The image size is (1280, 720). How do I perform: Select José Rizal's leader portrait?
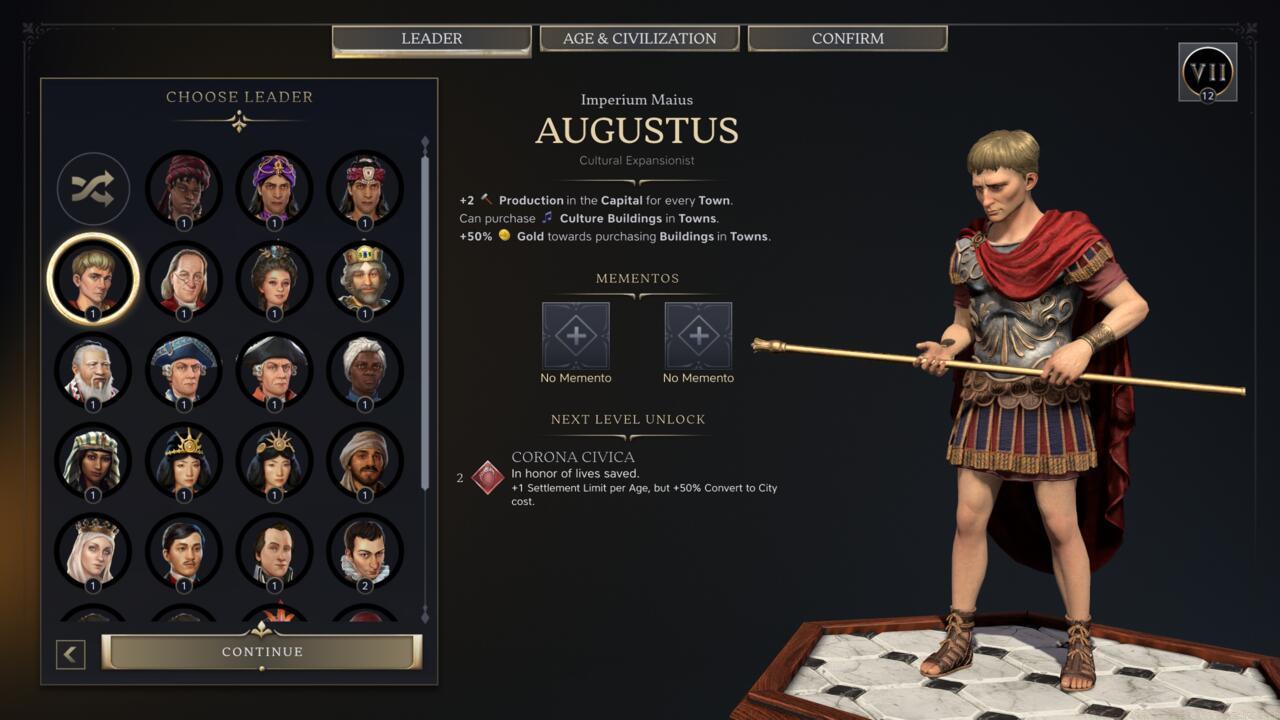(185, 552)
